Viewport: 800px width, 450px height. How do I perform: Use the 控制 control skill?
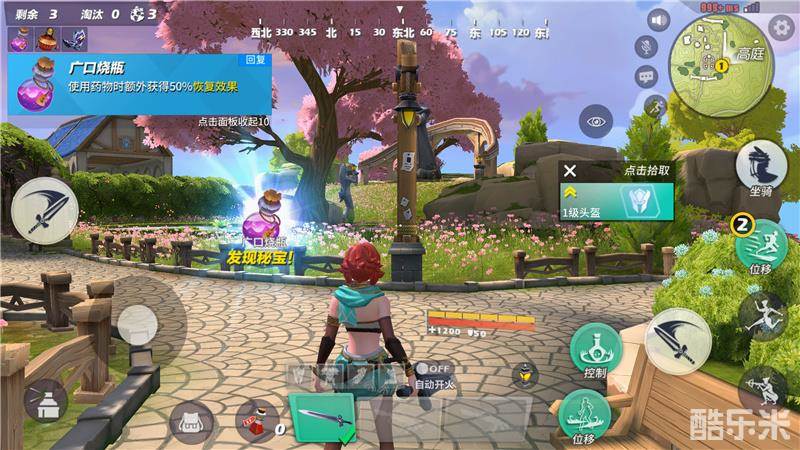[596, 346]
